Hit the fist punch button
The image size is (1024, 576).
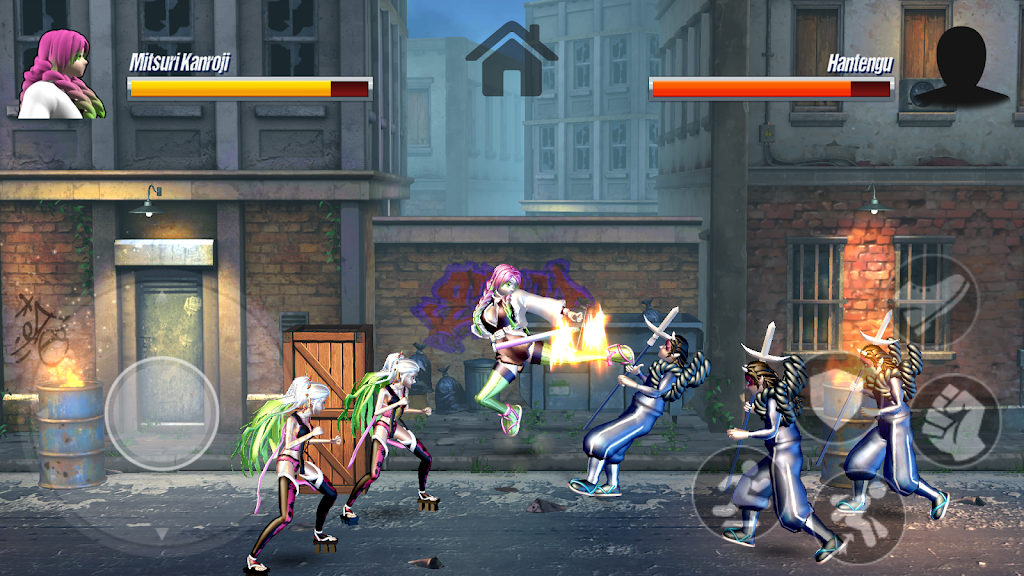tap(955, 421)
